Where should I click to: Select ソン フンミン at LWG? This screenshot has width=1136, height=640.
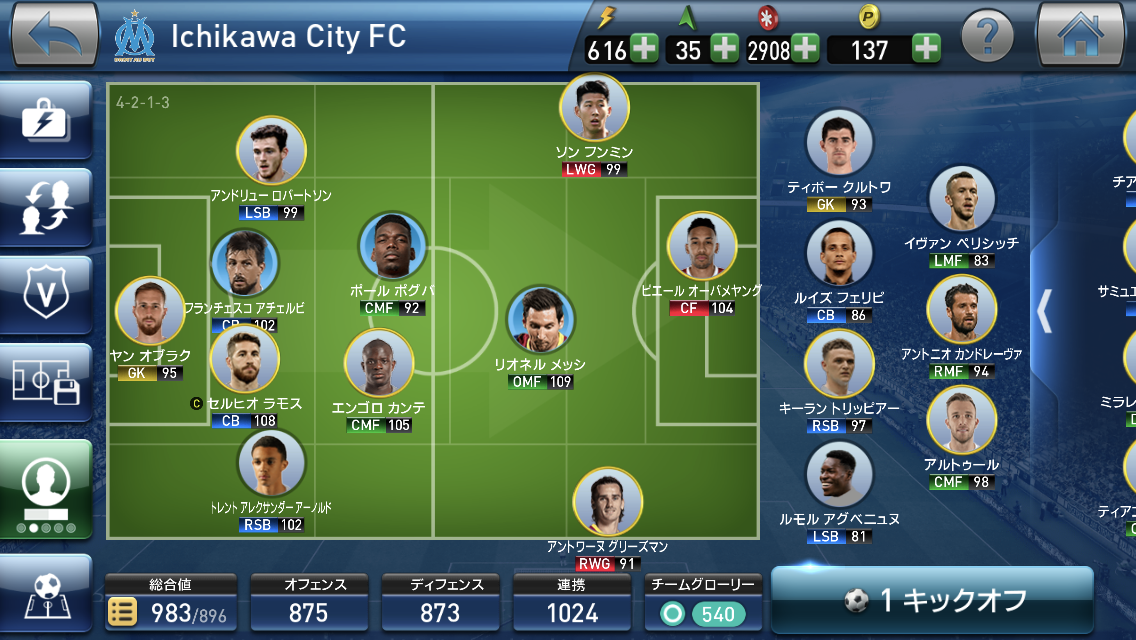(594, 108)
